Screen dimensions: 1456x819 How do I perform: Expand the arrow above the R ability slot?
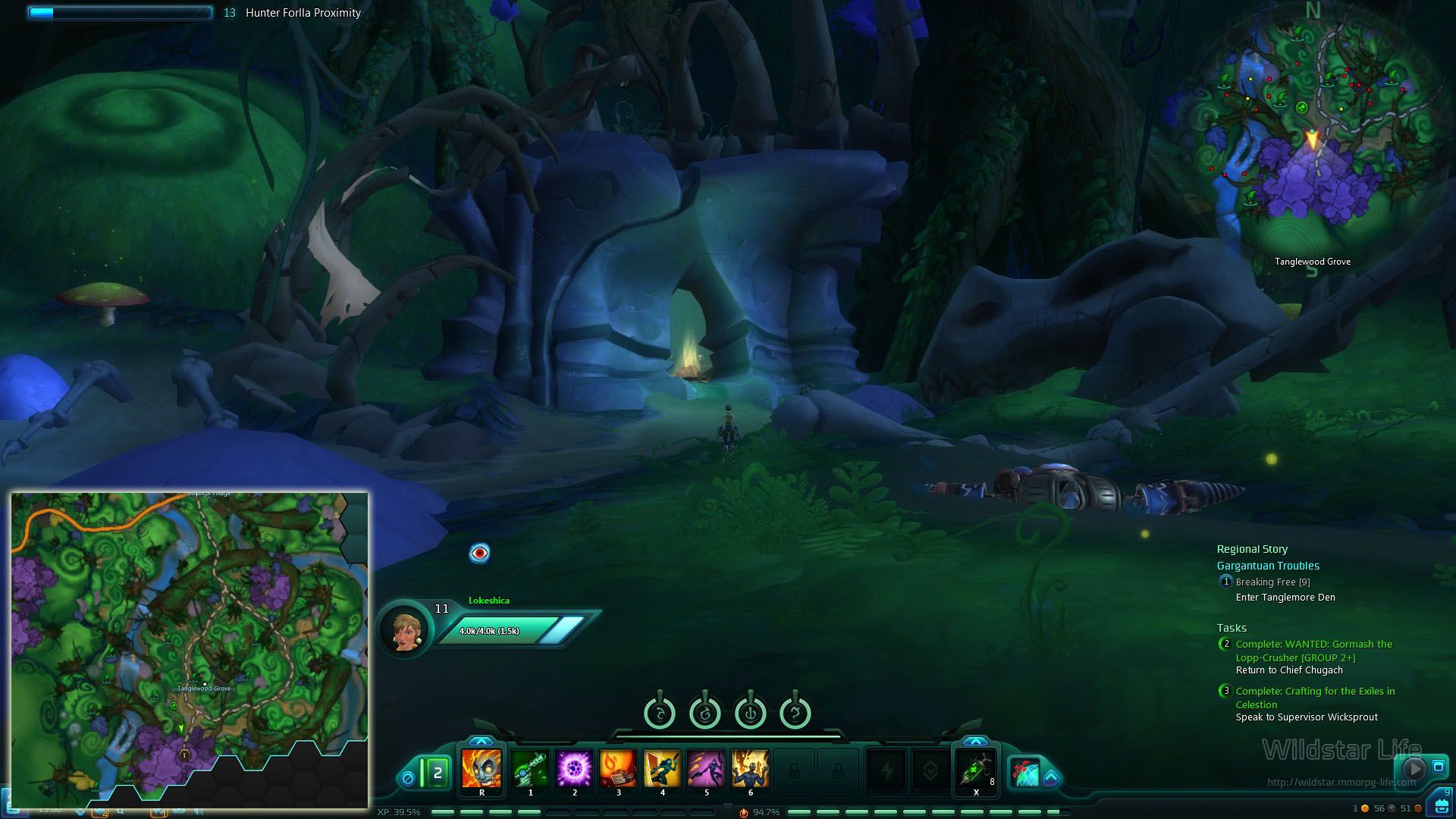tap(481, 741)
